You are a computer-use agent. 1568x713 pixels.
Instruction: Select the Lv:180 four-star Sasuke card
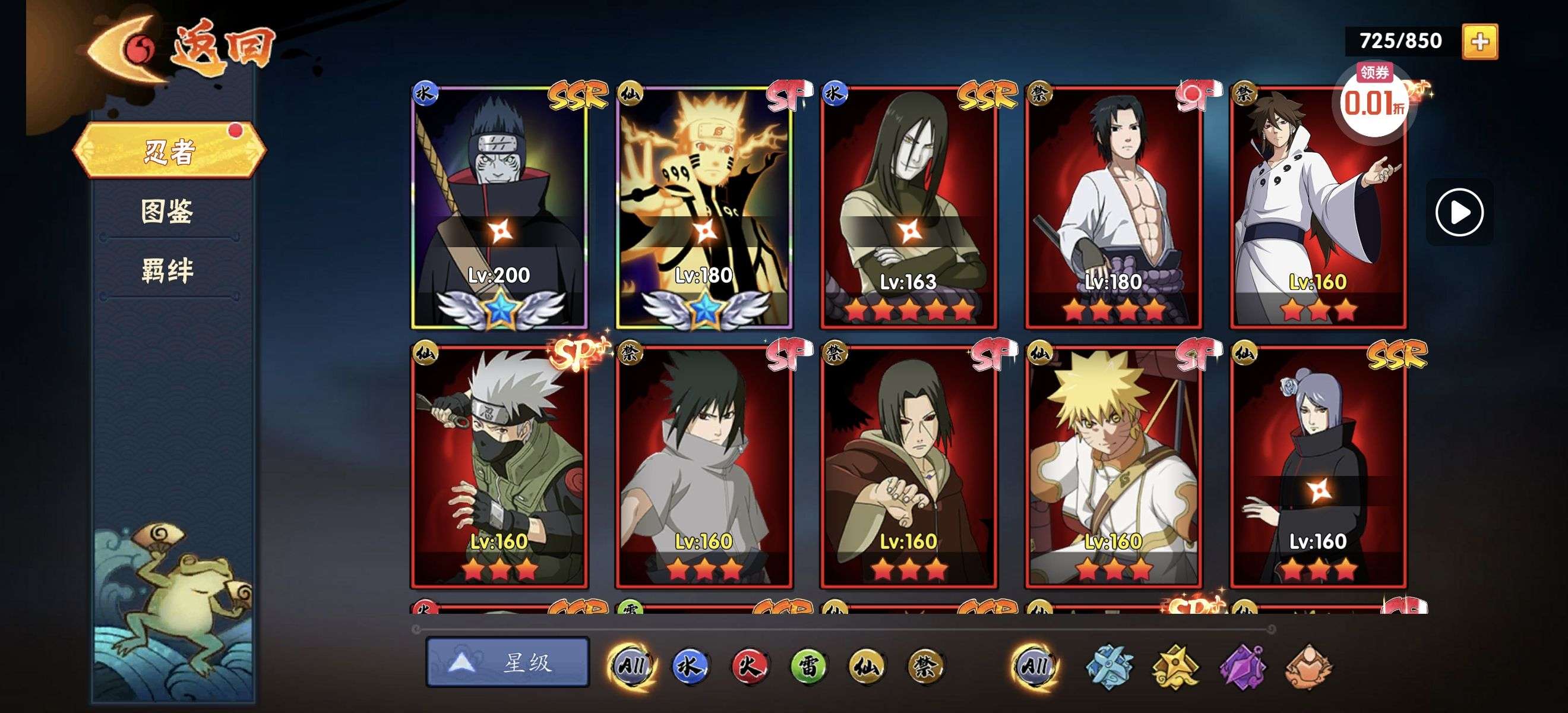(x=1113, y=207)
